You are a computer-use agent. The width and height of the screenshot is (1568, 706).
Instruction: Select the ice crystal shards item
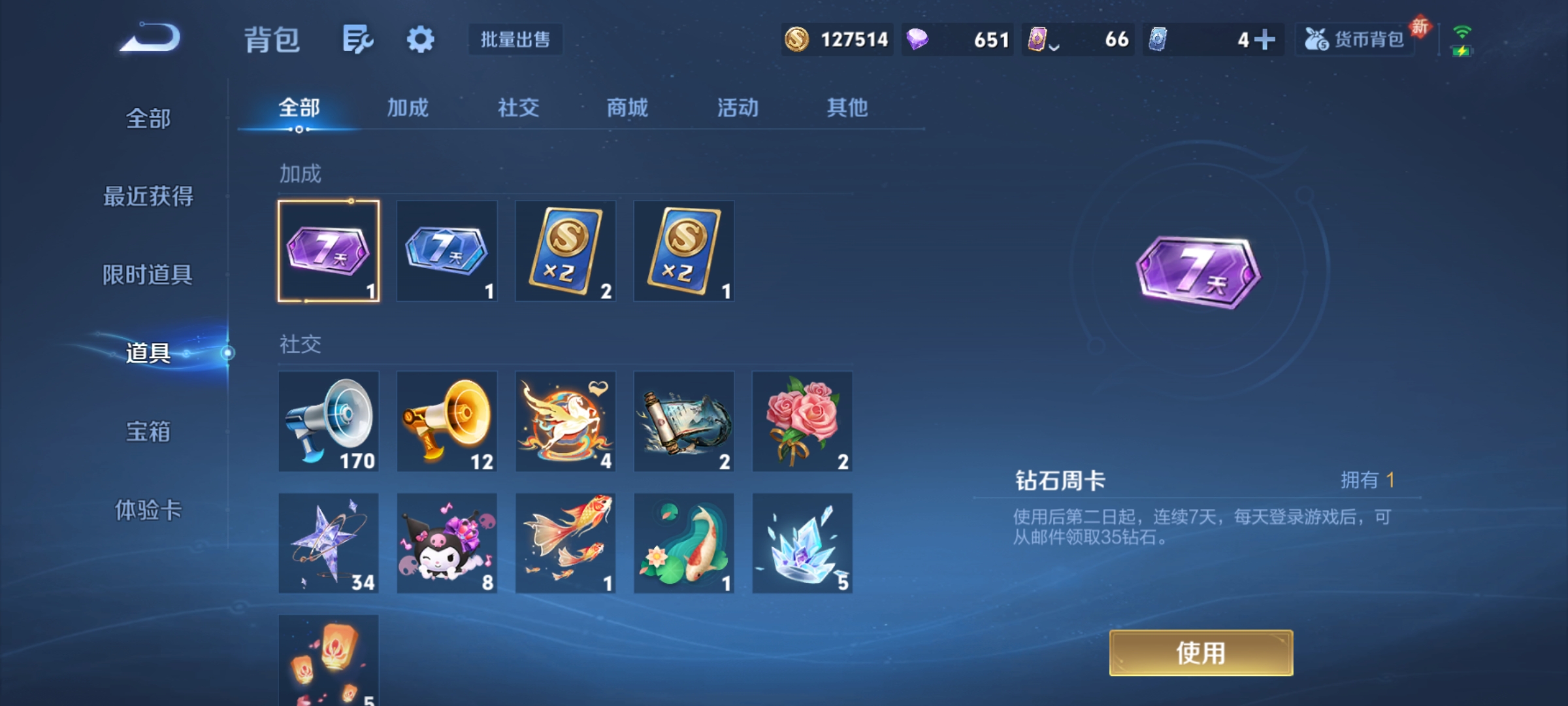pos(803,543)
